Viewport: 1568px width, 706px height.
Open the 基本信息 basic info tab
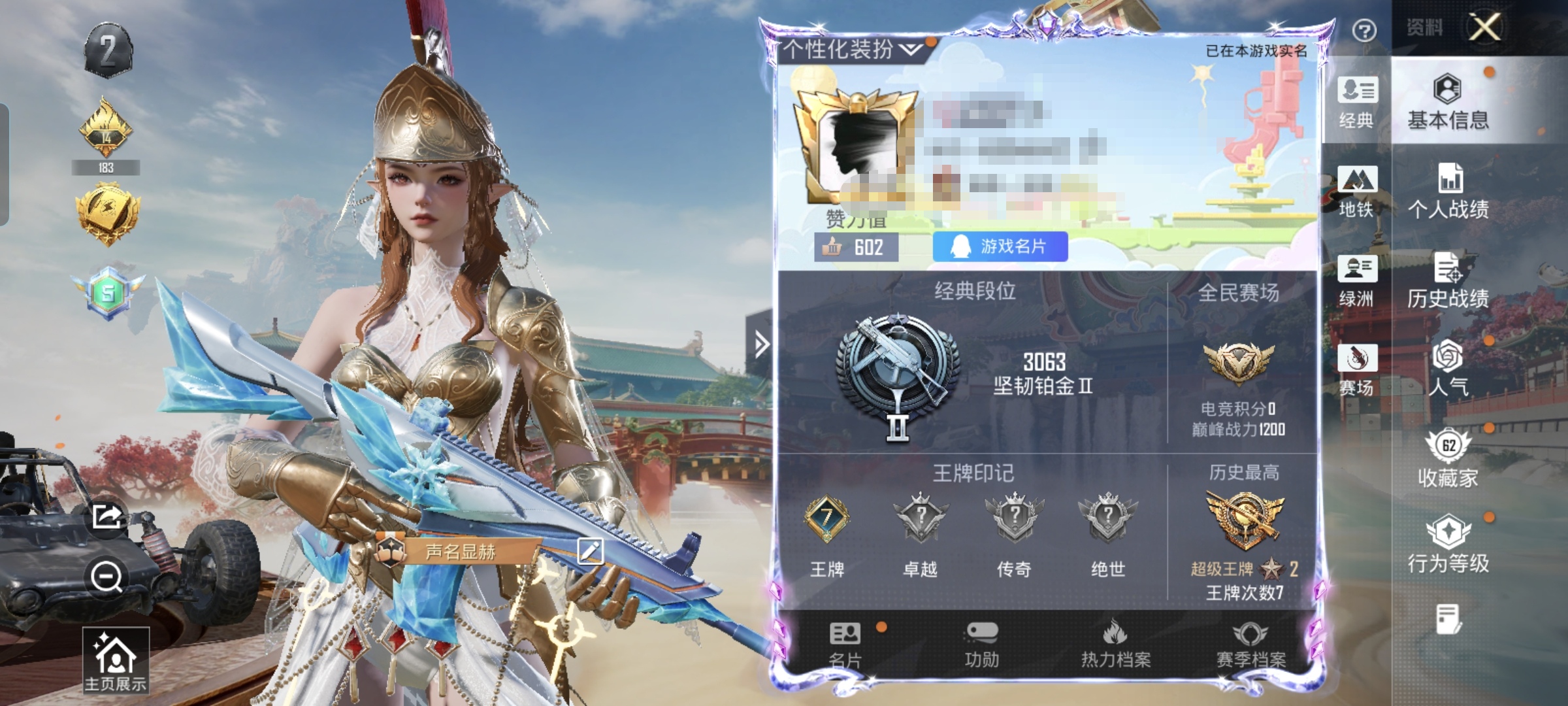tap(1448, 102)
